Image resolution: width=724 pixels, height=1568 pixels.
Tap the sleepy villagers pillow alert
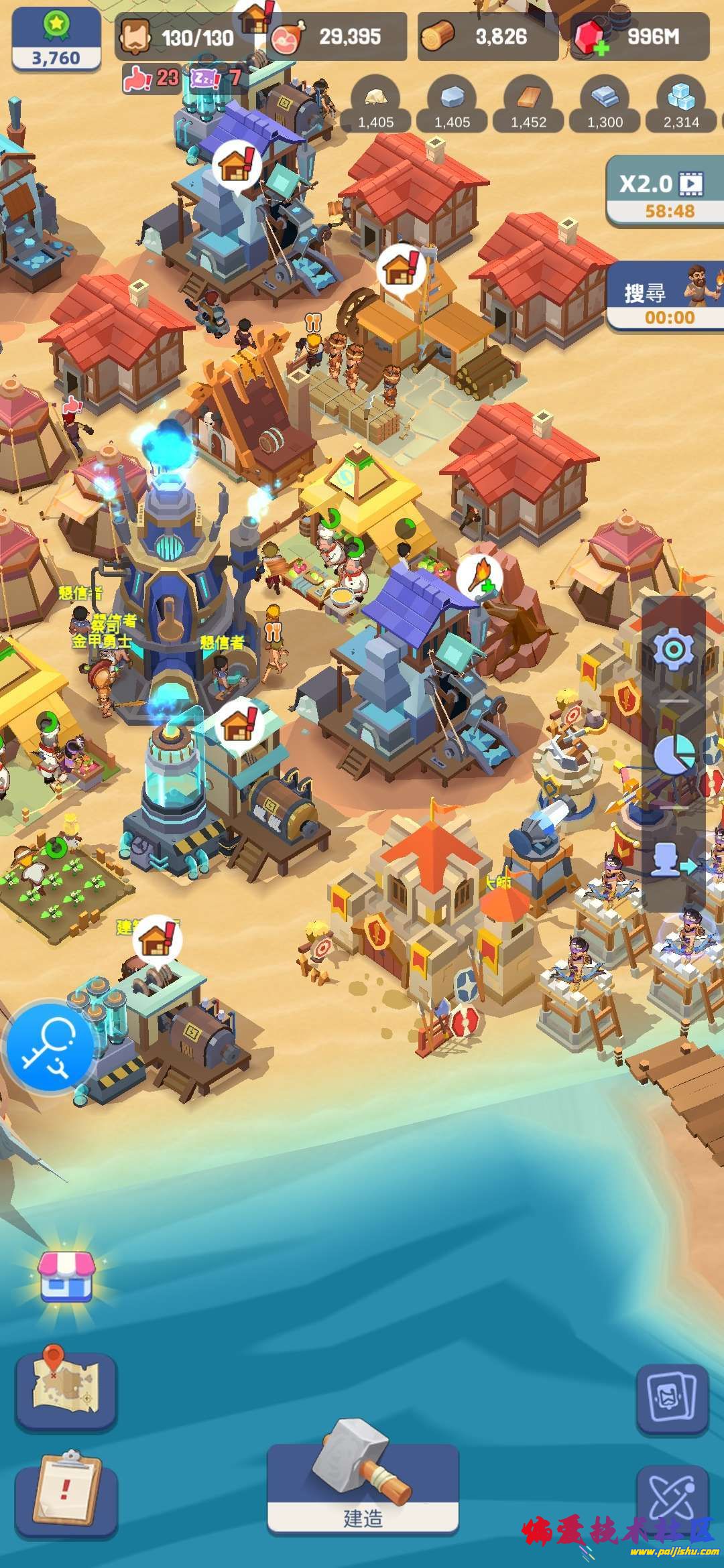[215, 79]
